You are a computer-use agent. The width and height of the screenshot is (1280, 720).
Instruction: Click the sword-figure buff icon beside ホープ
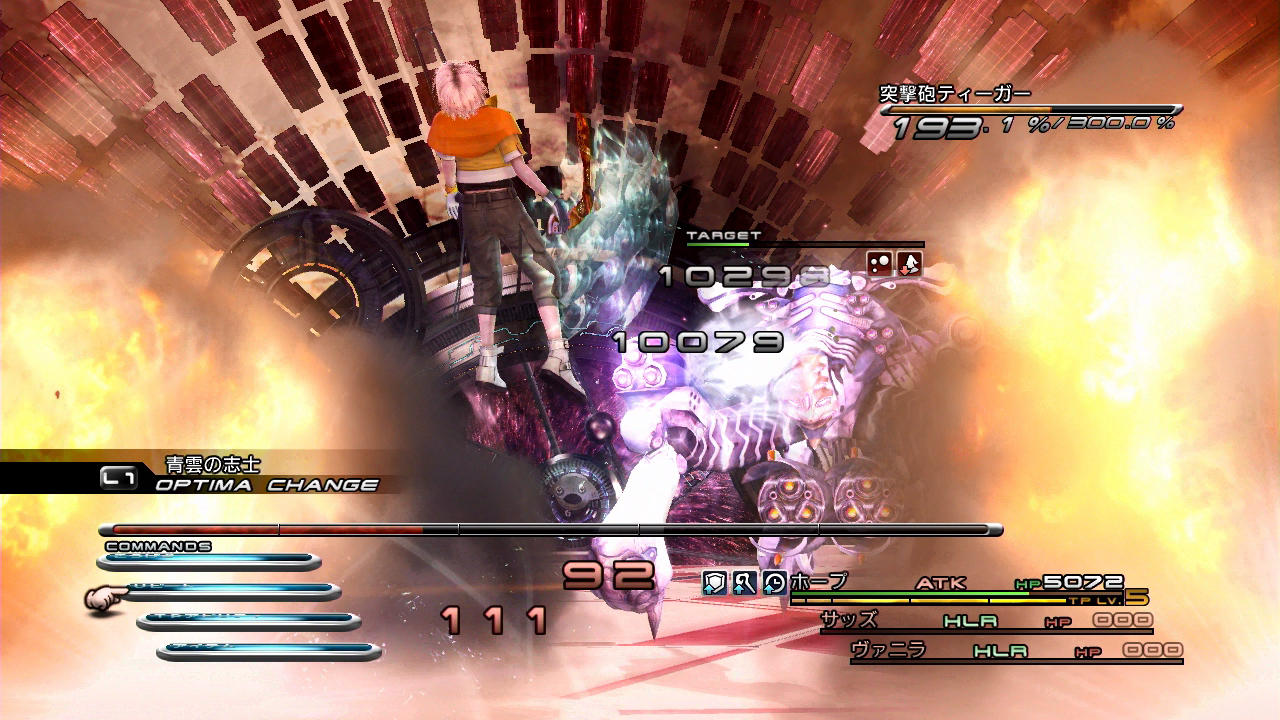(x=744, y=583)
